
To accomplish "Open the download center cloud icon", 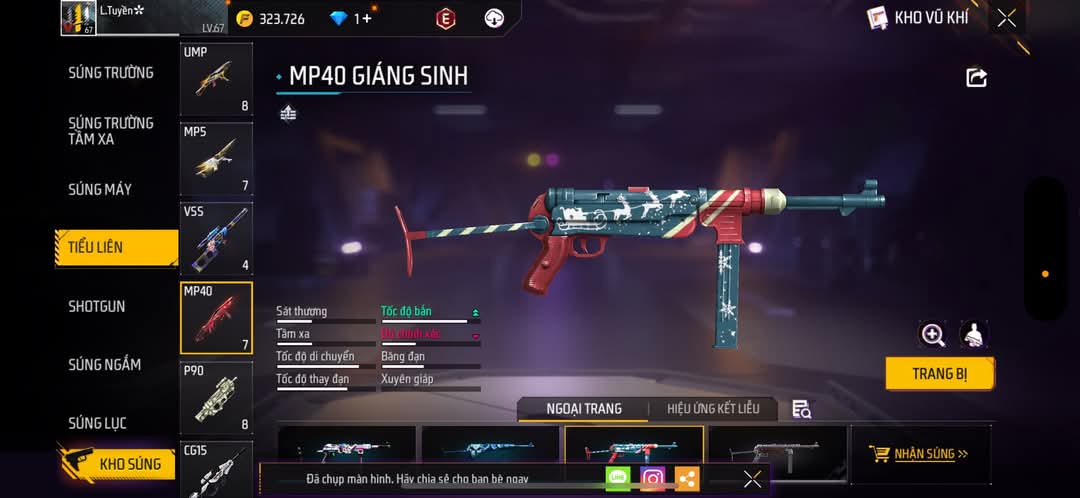I will (x=494, y=18).
